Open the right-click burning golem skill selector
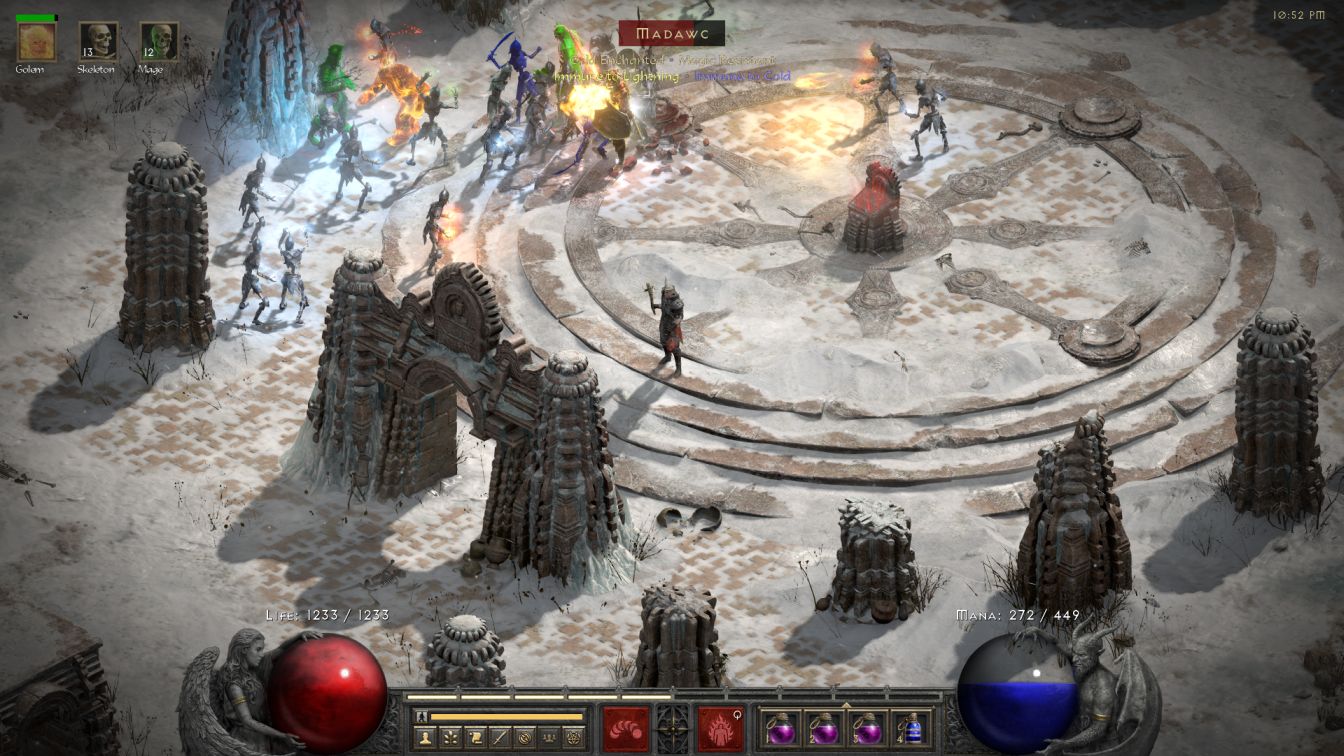This screenshot has height=756, width=1344. (721, 728)
